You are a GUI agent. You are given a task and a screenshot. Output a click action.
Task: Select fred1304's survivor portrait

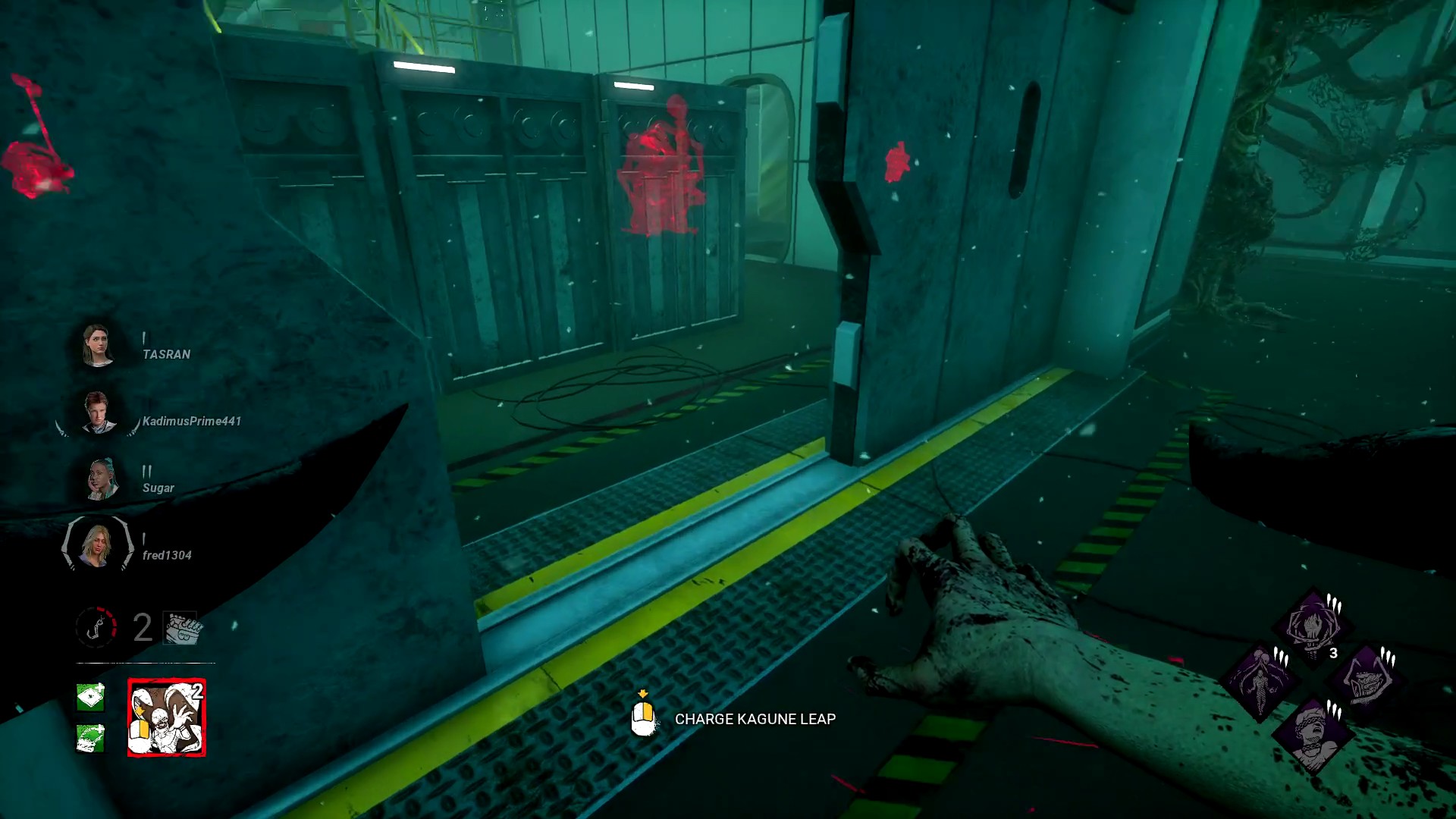(97, 544)
